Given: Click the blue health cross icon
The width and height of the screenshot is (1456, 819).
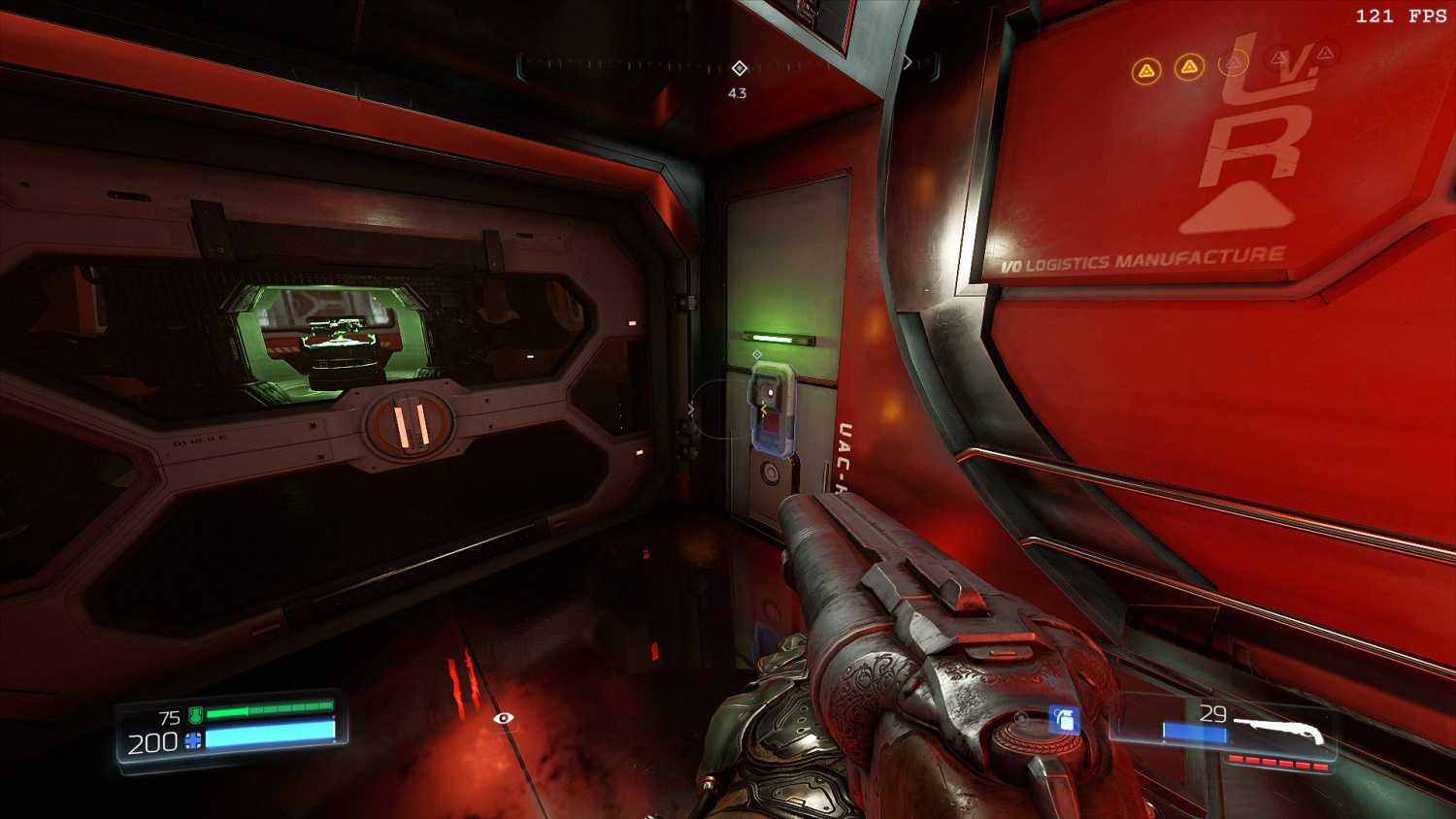Looking at the screenshot, I should click(x=194, y=742).
